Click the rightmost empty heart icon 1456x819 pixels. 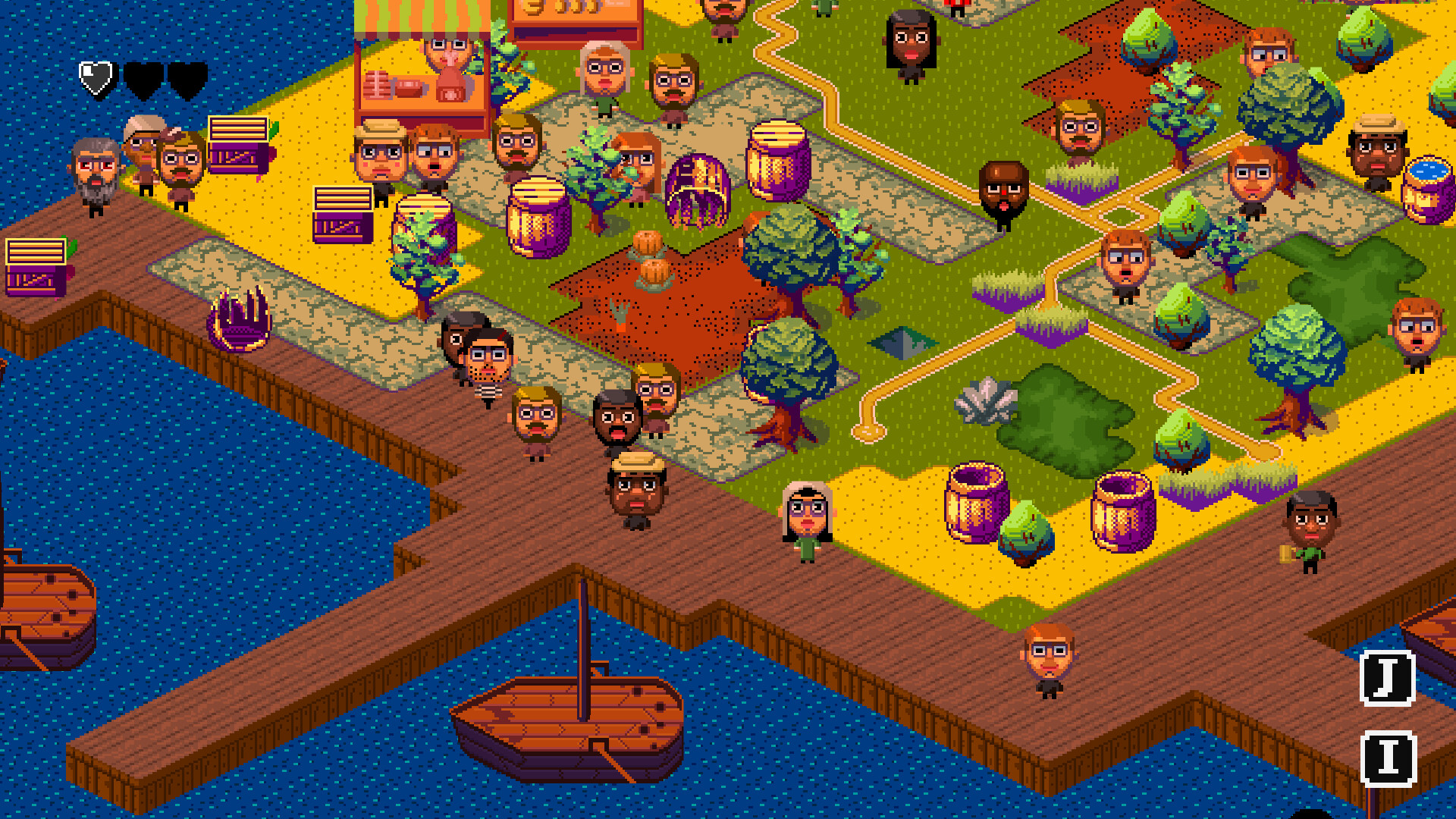point(187,77)
